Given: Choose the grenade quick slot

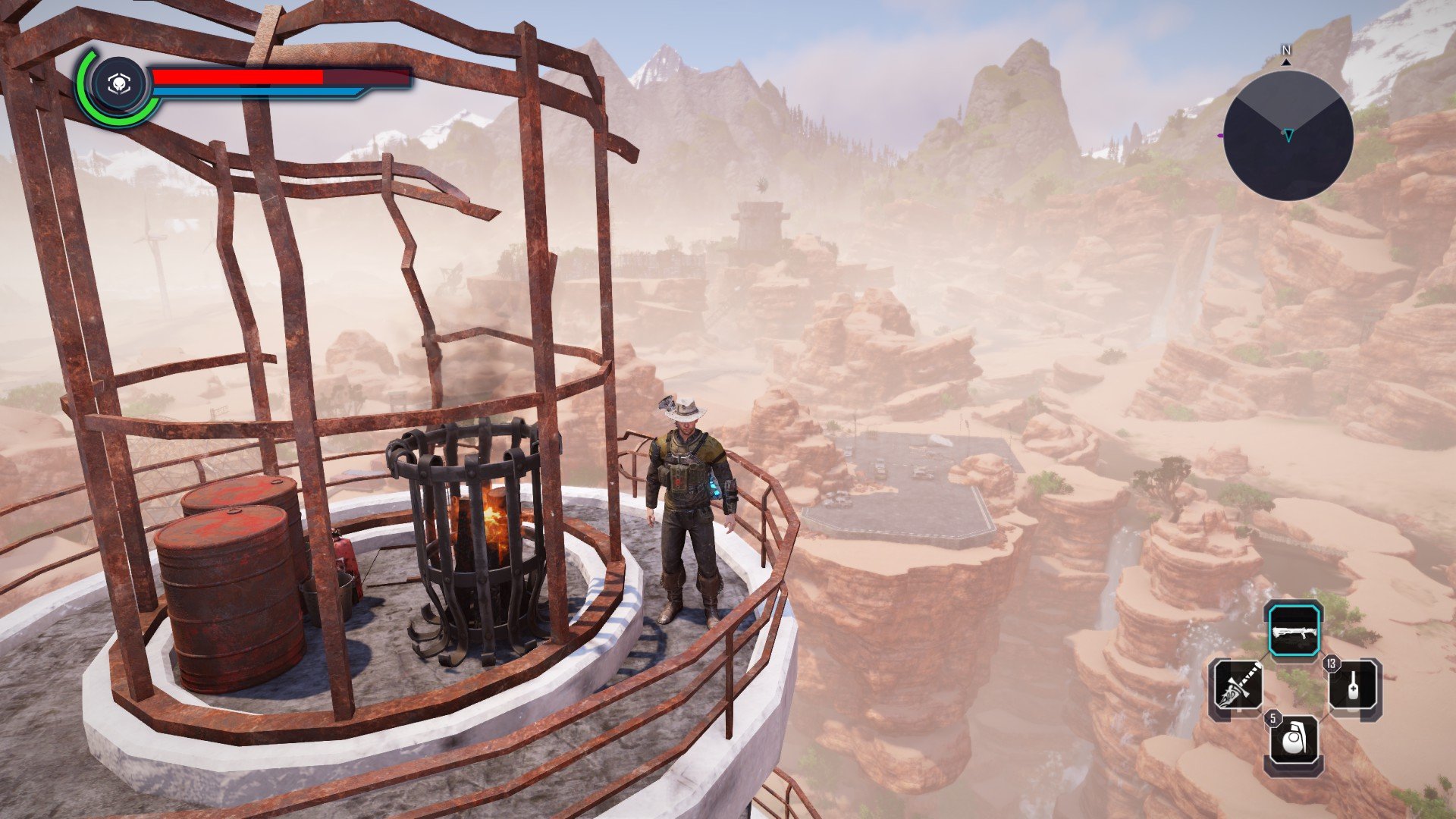Looking at the screenshot, I should [1295, 744].
